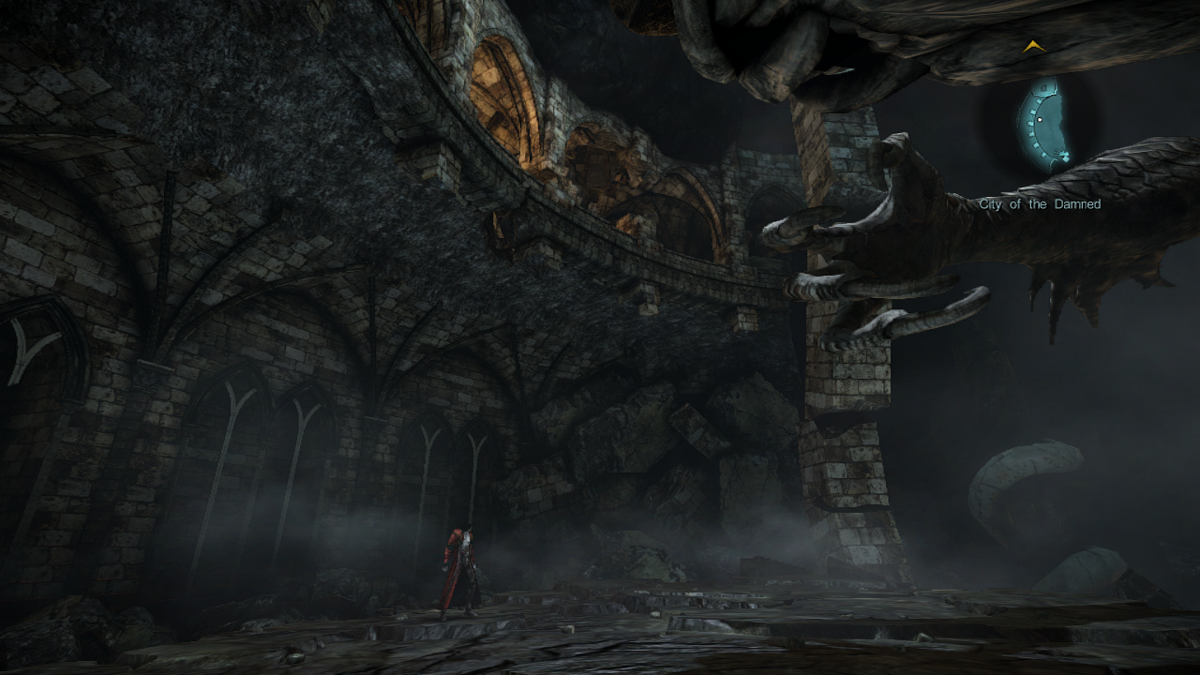The image size is (1200, 675).
Task: Open the glowing circular minimap
Action: [1044, 124]
